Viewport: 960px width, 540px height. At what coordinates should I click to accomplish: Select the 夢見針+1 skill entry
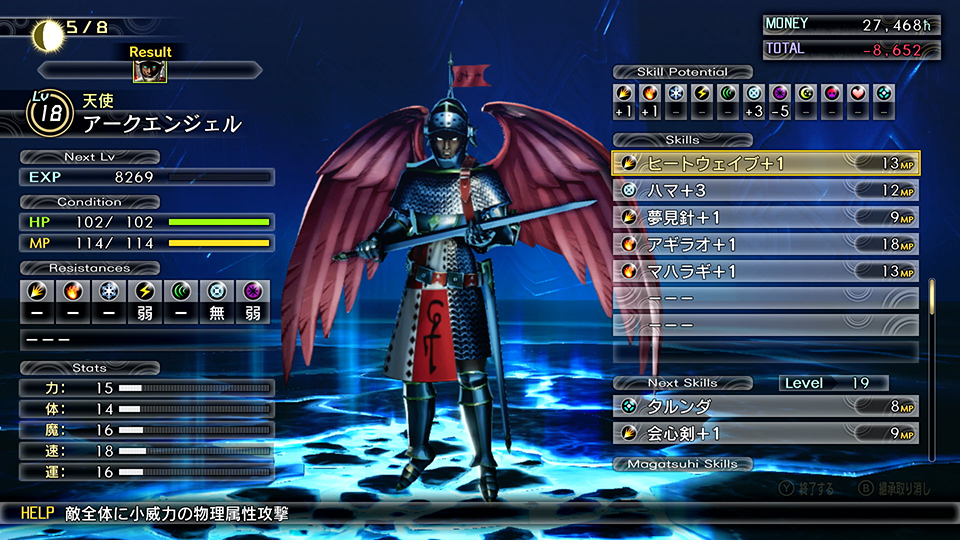[x=765, y=217]
